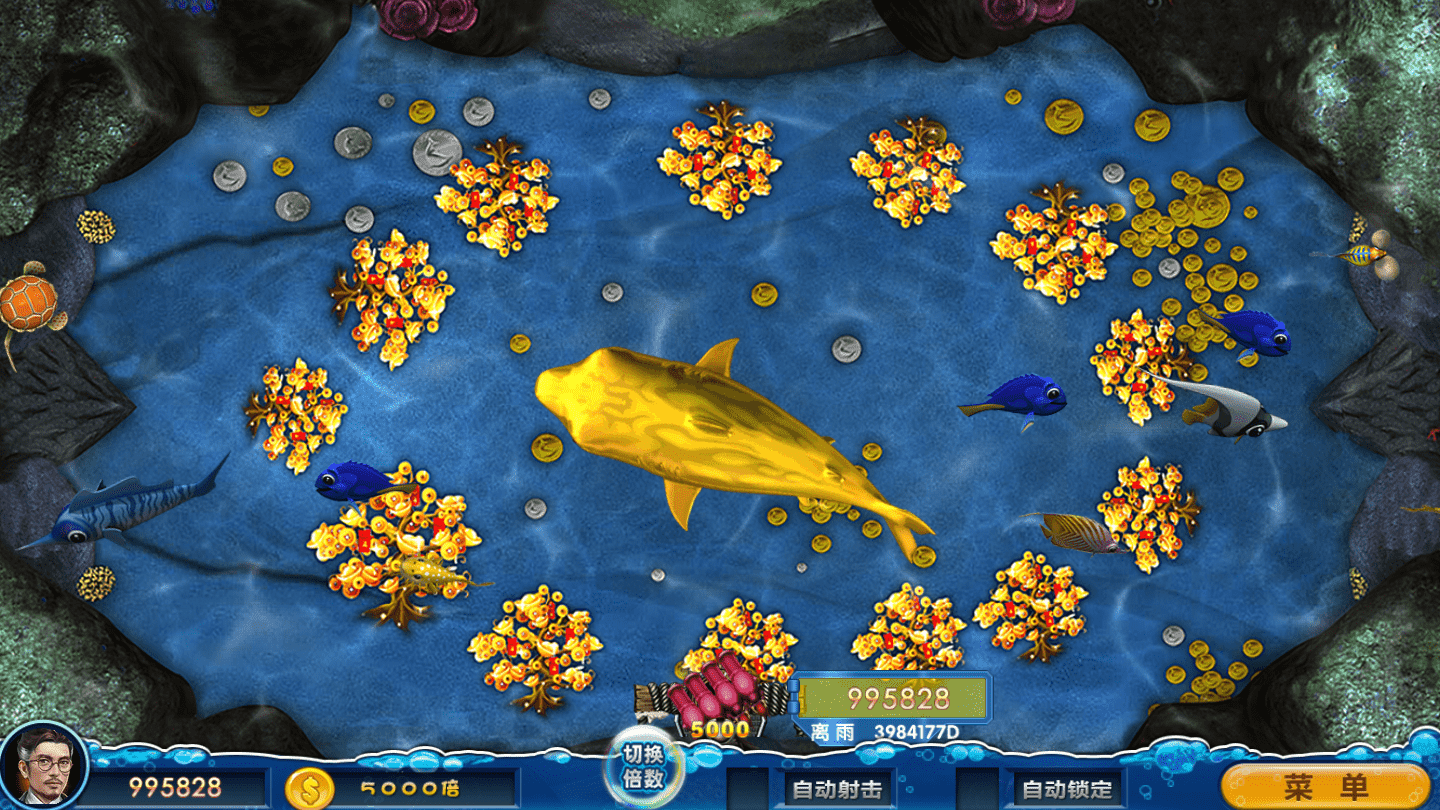
Task: Tap the round 切换倍数 multiplier switch button
Action: (x=643, y=767)
